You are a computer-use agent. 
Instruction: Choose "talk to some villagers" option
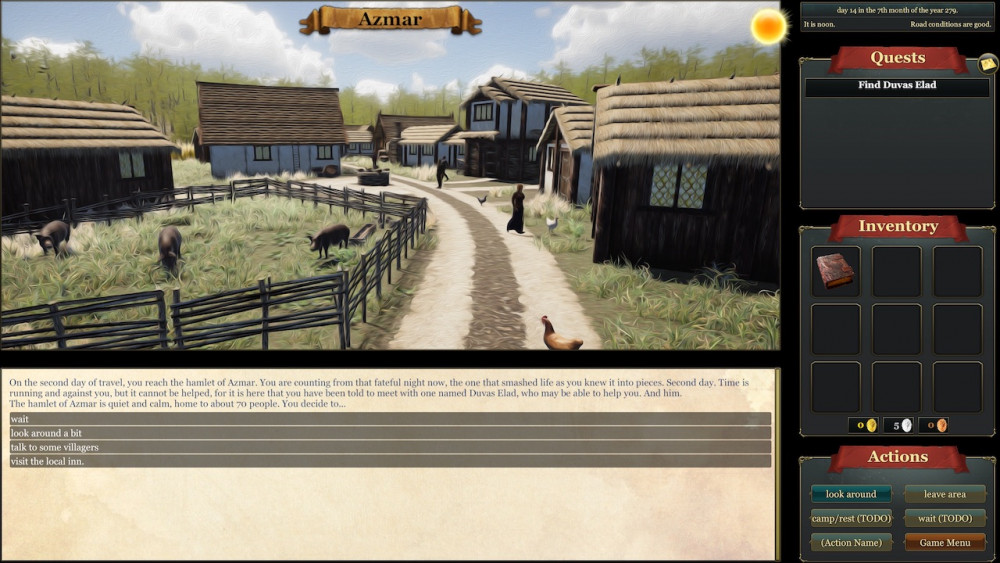pos(390,447)
